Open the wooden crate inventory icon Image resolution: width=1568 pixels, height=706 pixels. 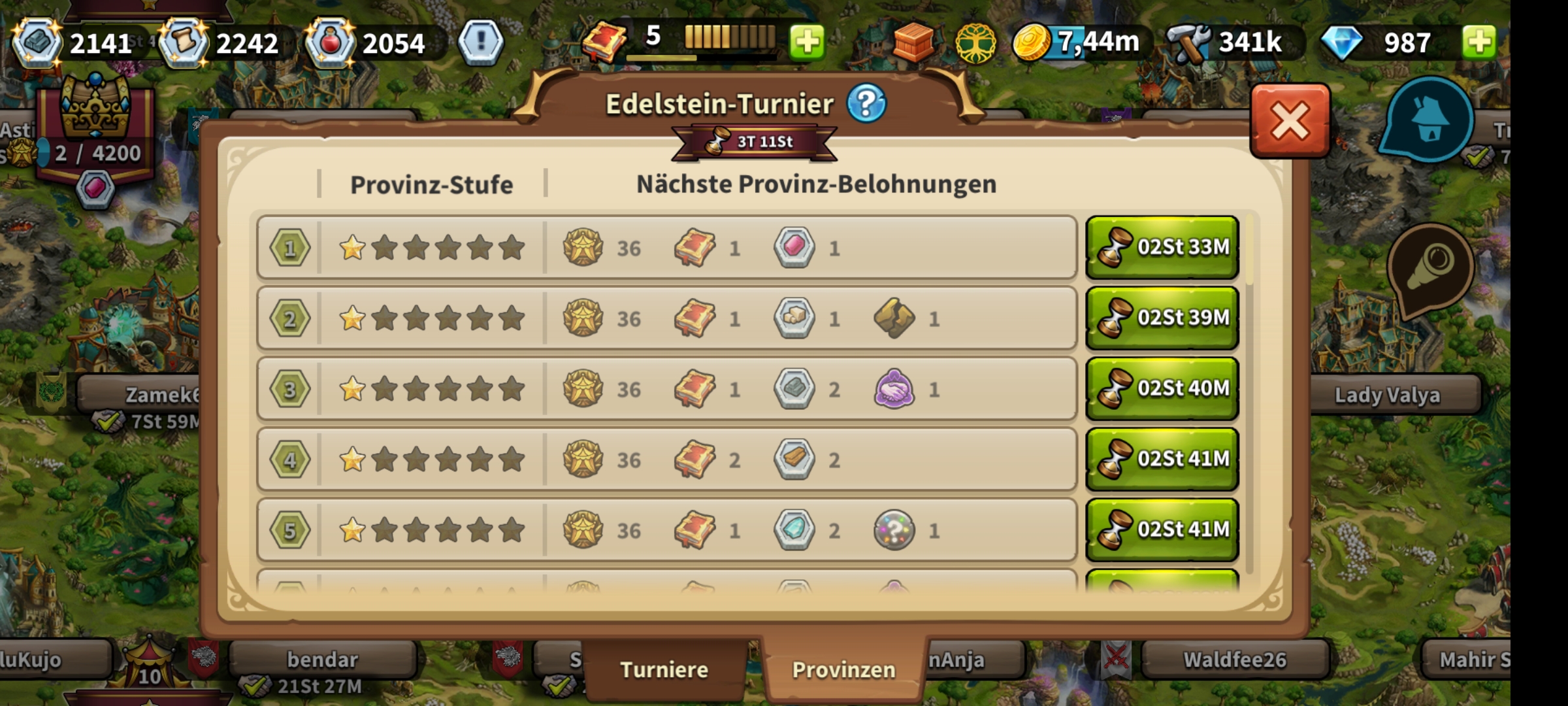pyautogui.click(x=913, y=42)
